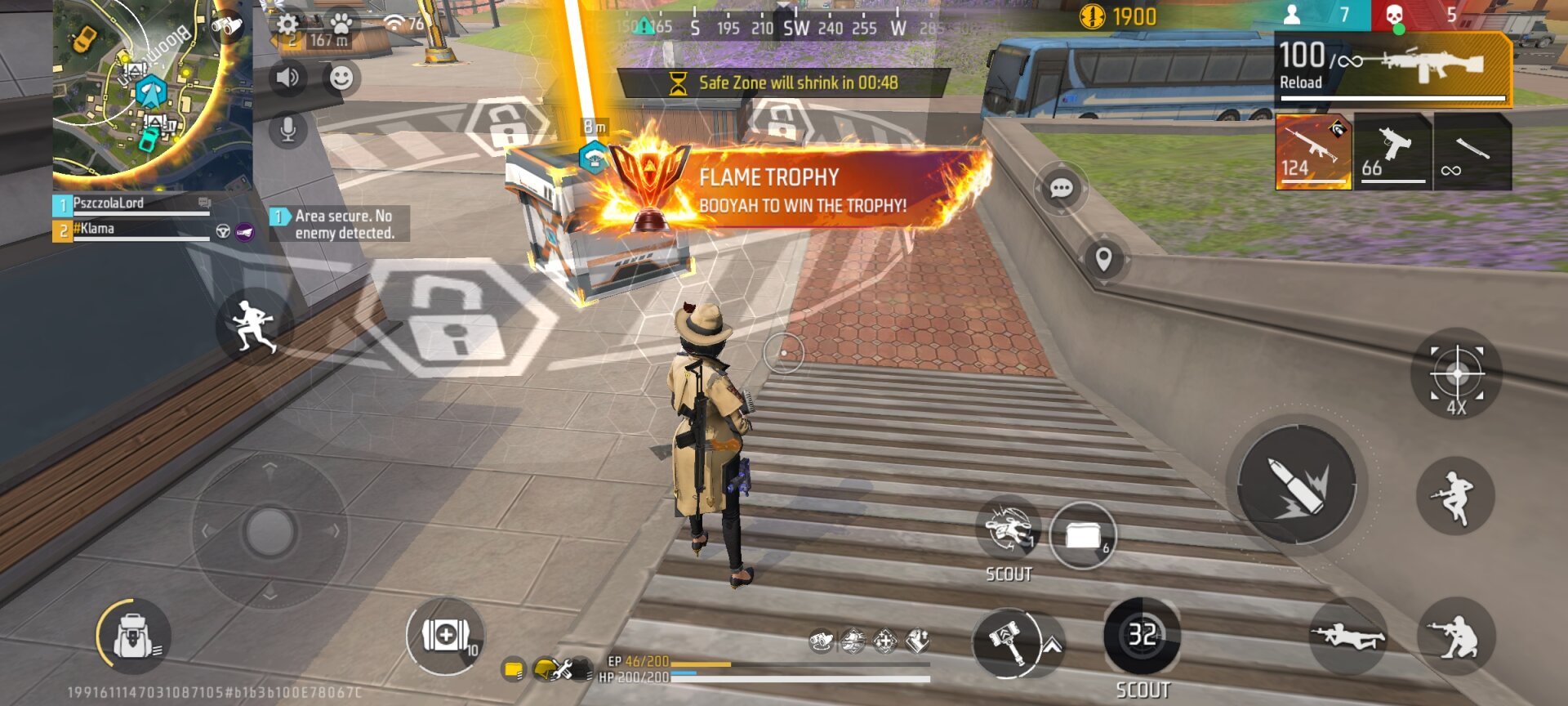Activate the sprint running figure button

[x=254, y=326]
